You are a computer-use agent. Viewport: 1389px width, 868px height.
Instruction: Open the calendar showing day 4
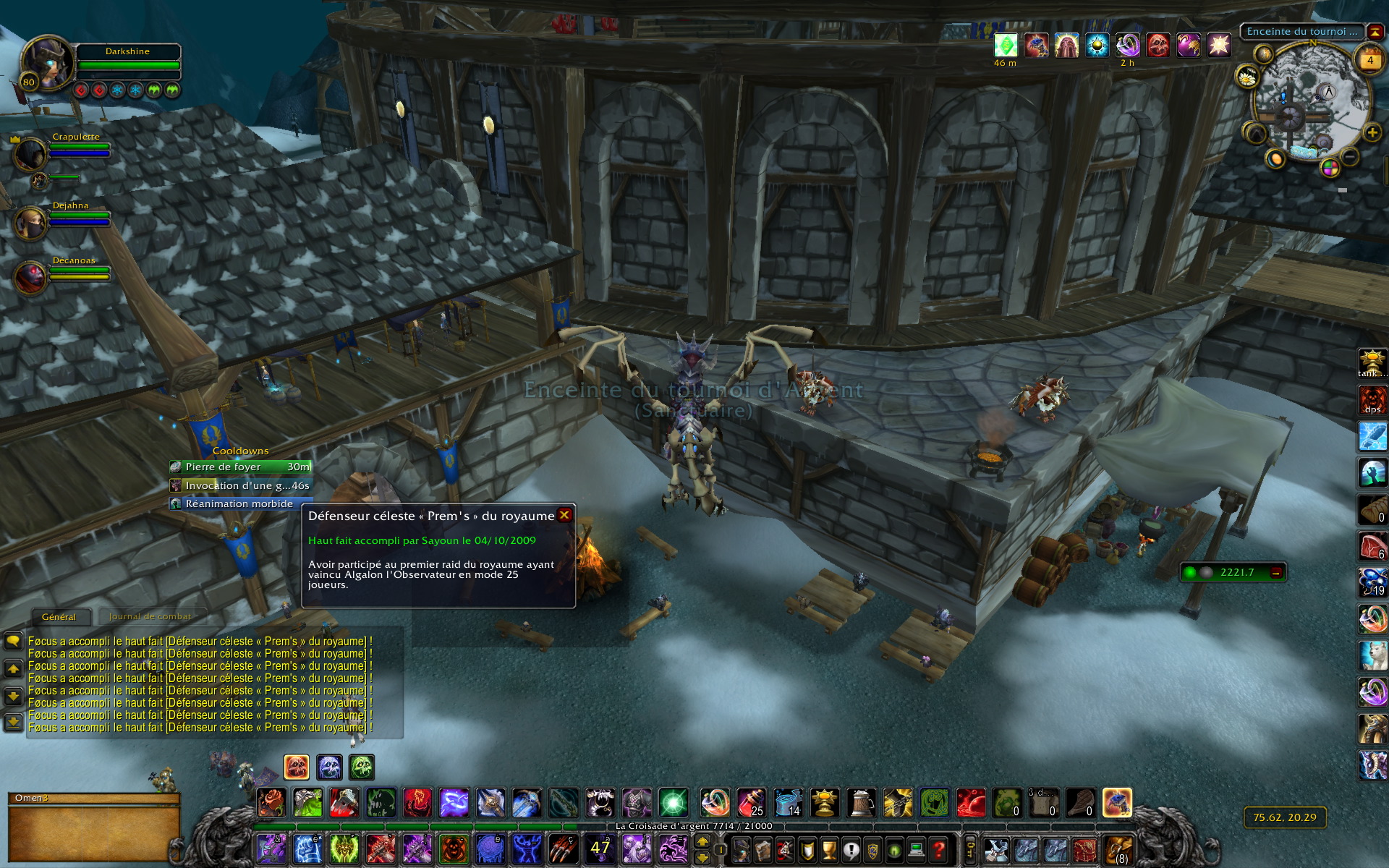pyautogui.click(x=1369, y=61)
